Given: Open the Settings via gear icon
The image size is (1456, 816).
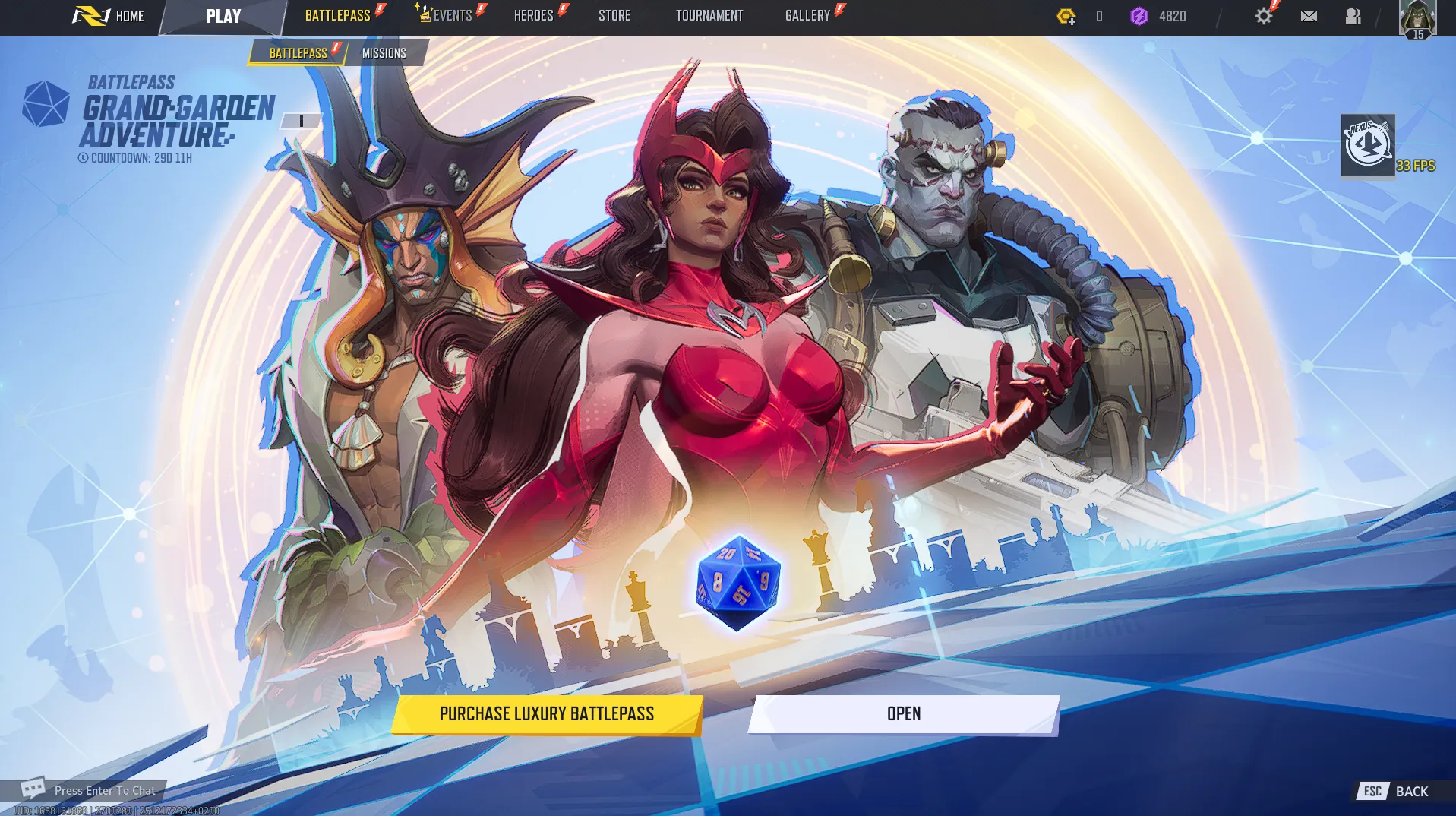Looking at the screenshot, I should (x=1262, y=15).
